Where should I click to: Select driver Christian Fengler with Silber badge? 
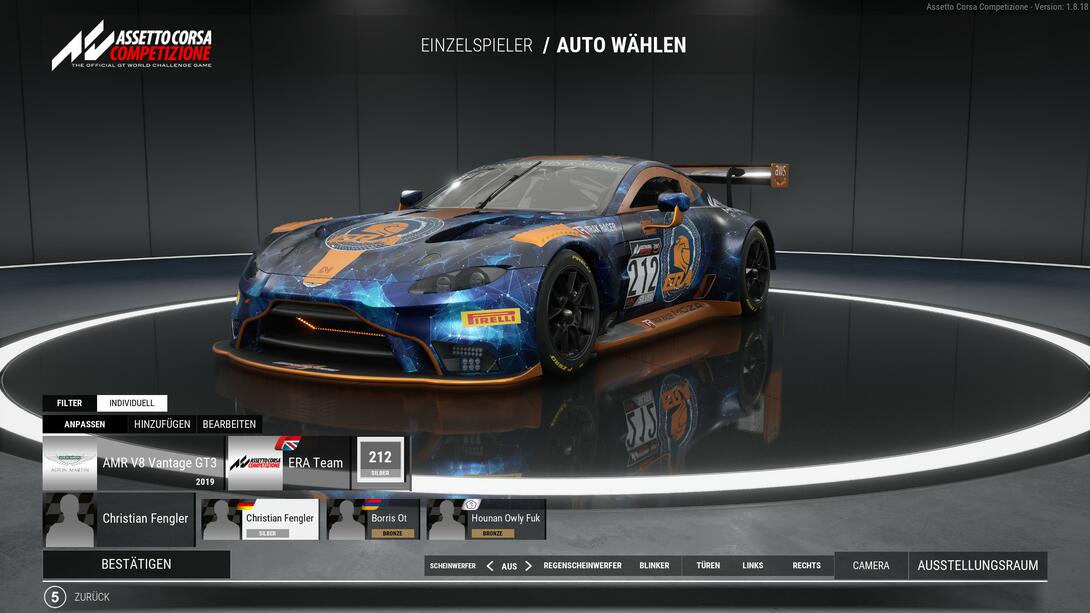(260, 519)
